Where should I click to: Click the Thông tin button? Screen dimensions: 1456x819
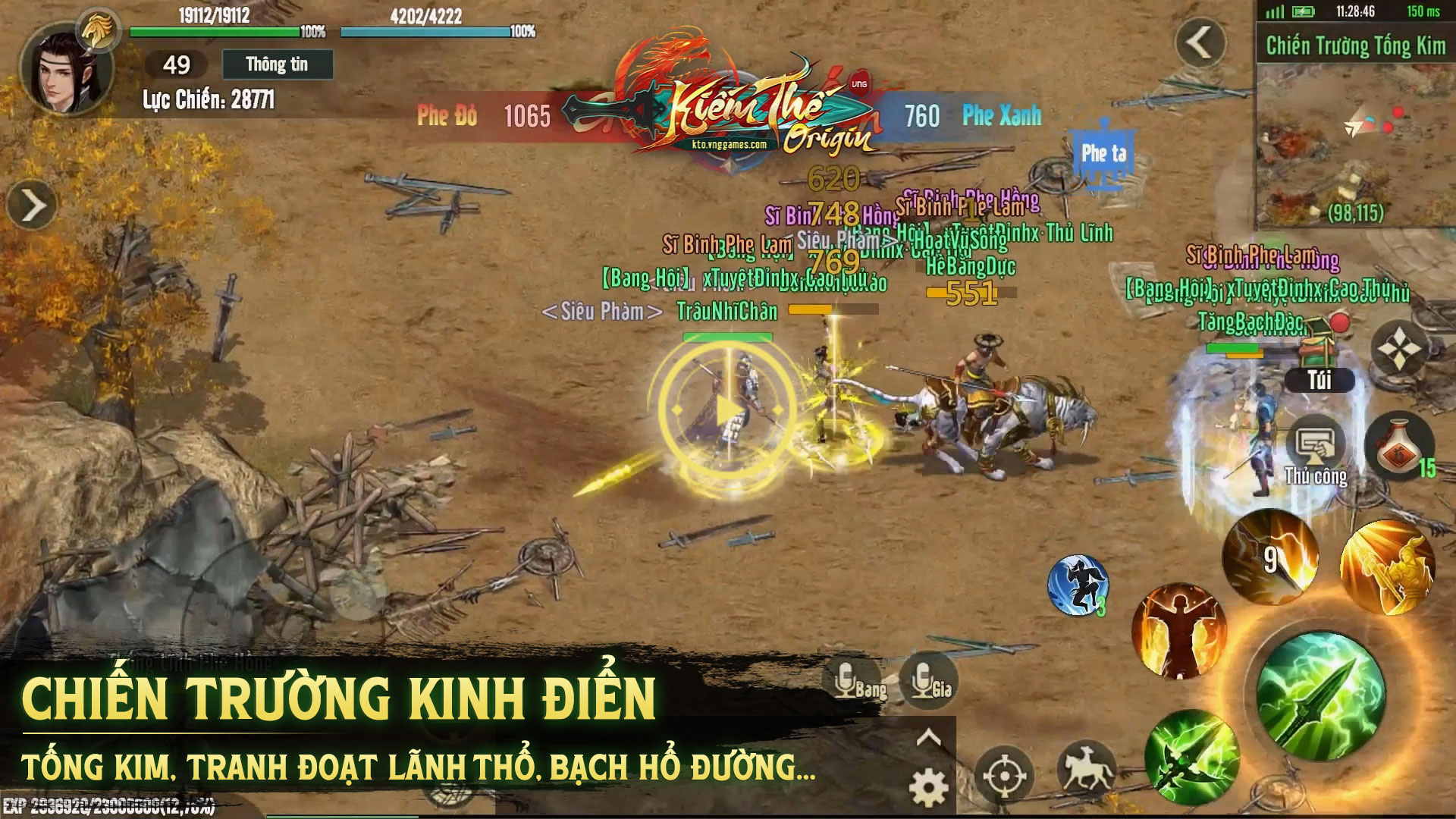click(x=277, y=64)
